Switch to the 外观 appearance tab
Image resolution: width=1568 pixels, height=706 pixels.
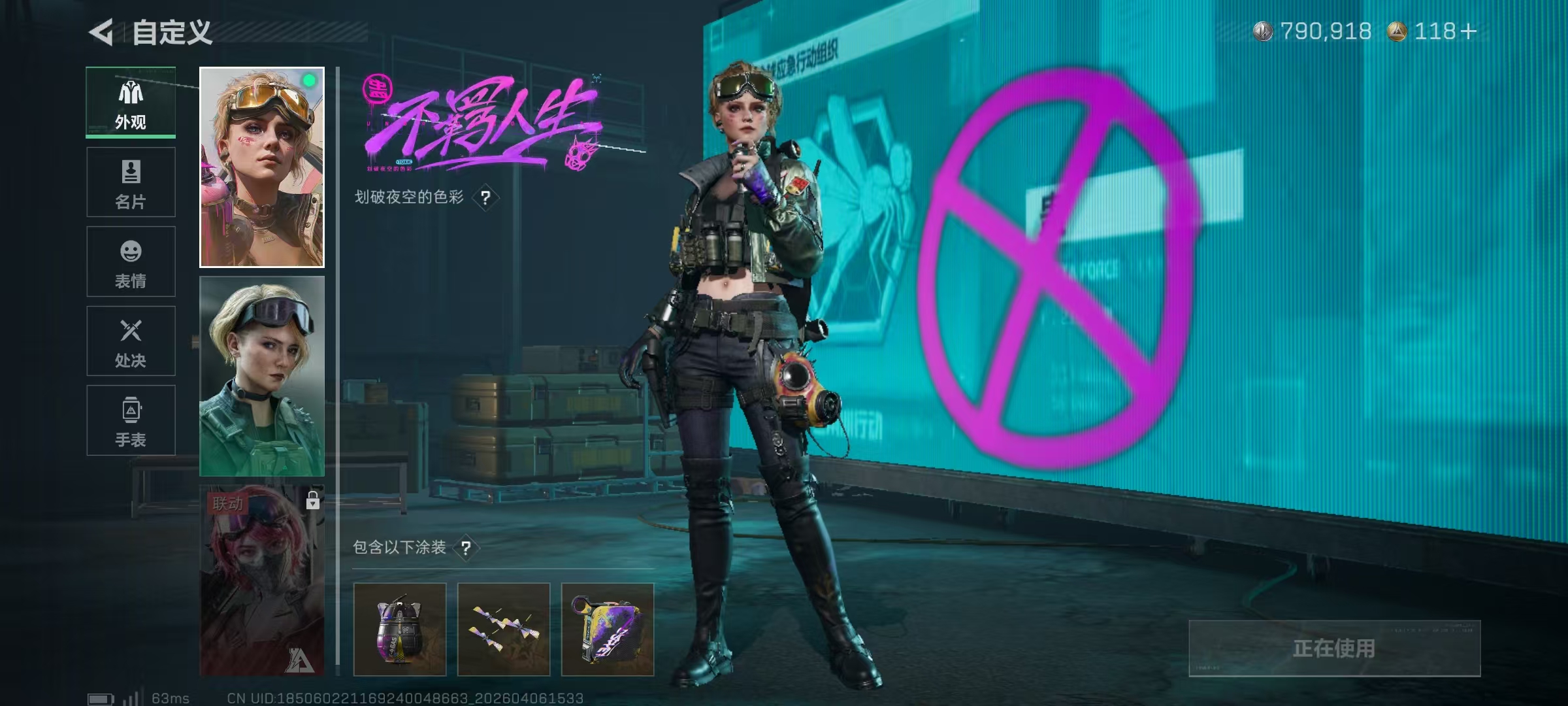click(x=131, y=103)
